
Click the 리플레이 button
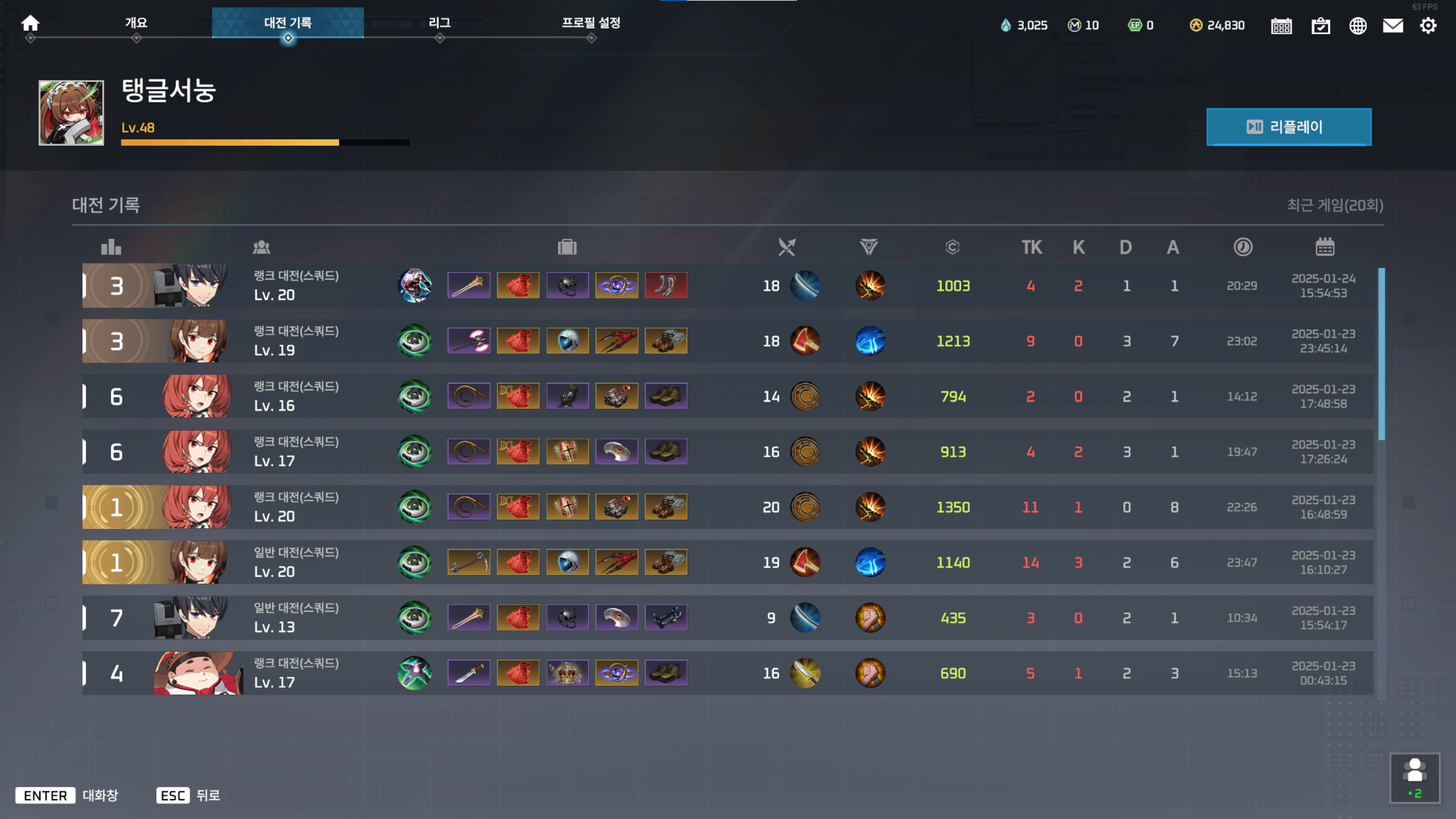pos(1289,127)
